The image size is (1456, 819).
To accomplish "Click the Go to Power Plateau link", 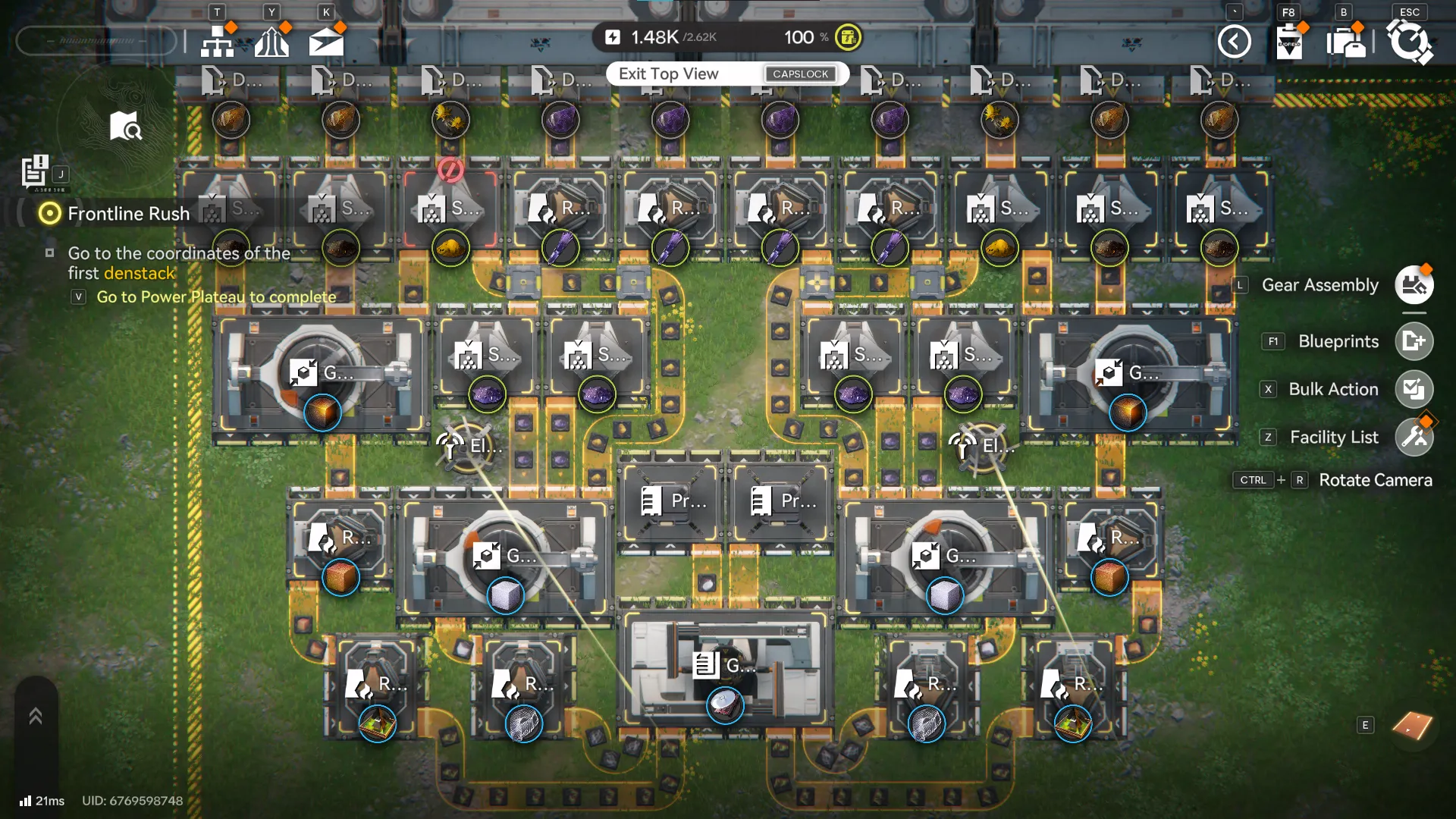I will point(215,297).
